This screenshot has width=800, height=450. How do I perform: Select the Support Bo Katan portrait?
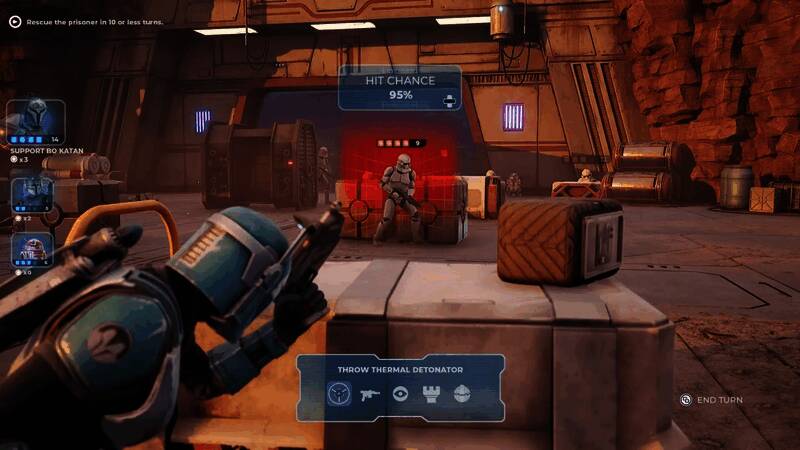[37, 120]
